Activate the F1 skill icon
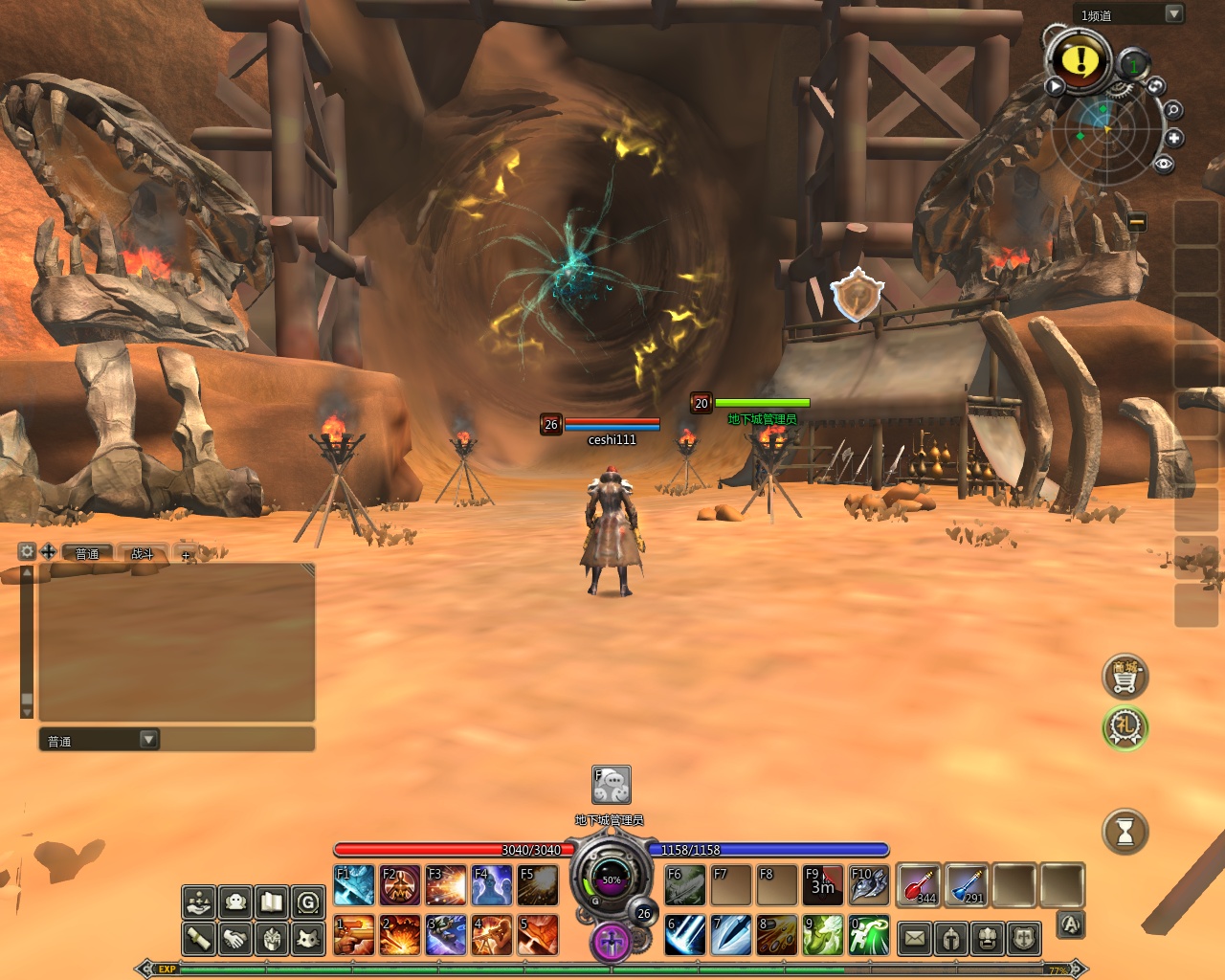 354,885
